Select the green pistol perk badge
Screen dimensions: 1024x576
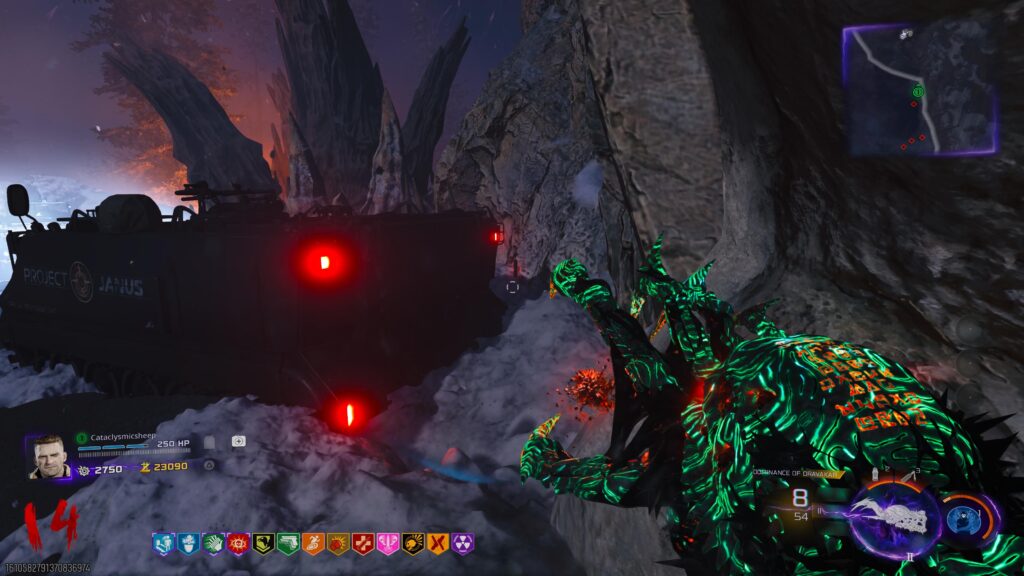[x=287, y=544]
